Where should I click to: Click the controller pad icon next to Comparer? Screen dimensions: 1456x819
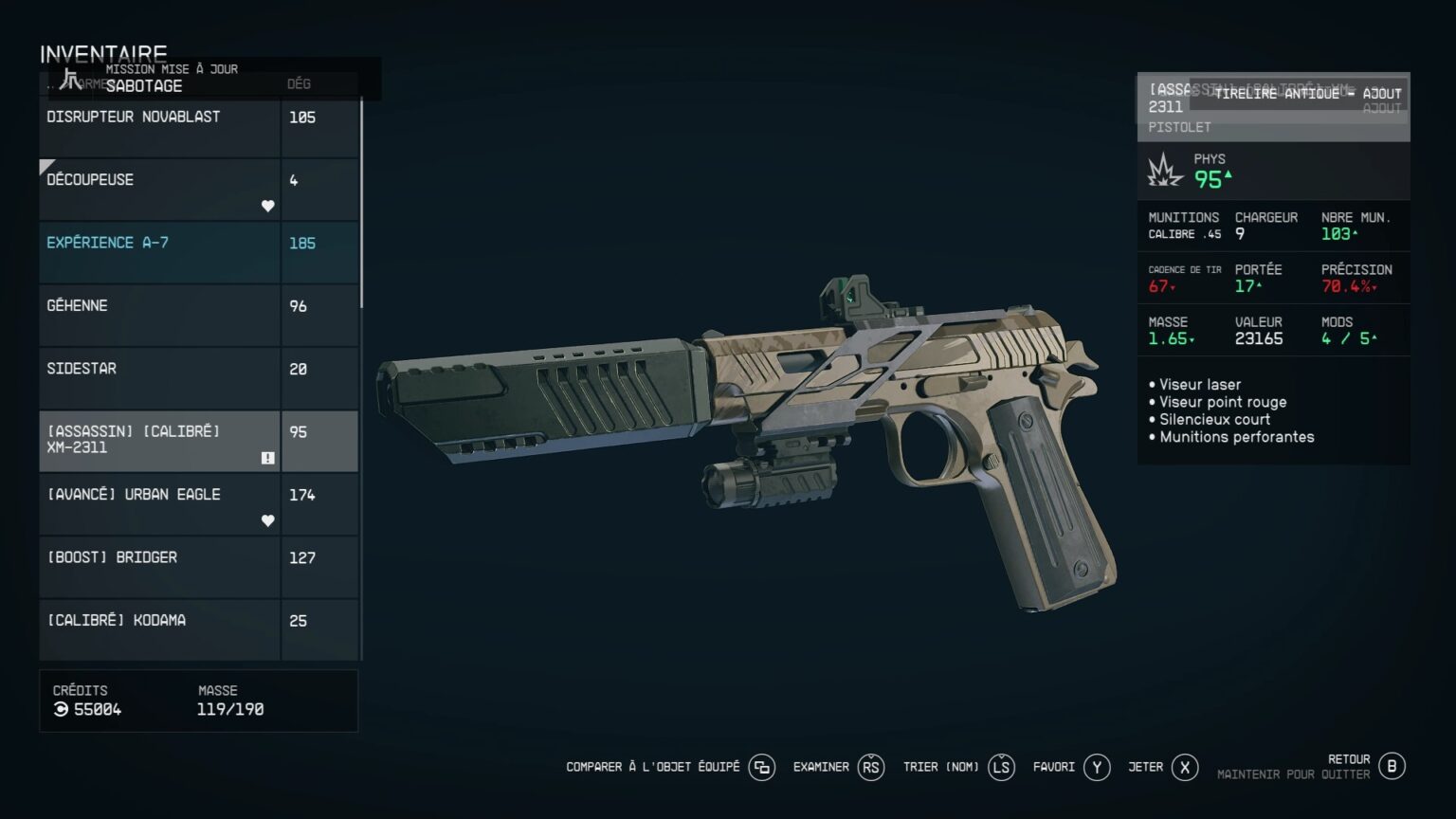tap(763, 767)
